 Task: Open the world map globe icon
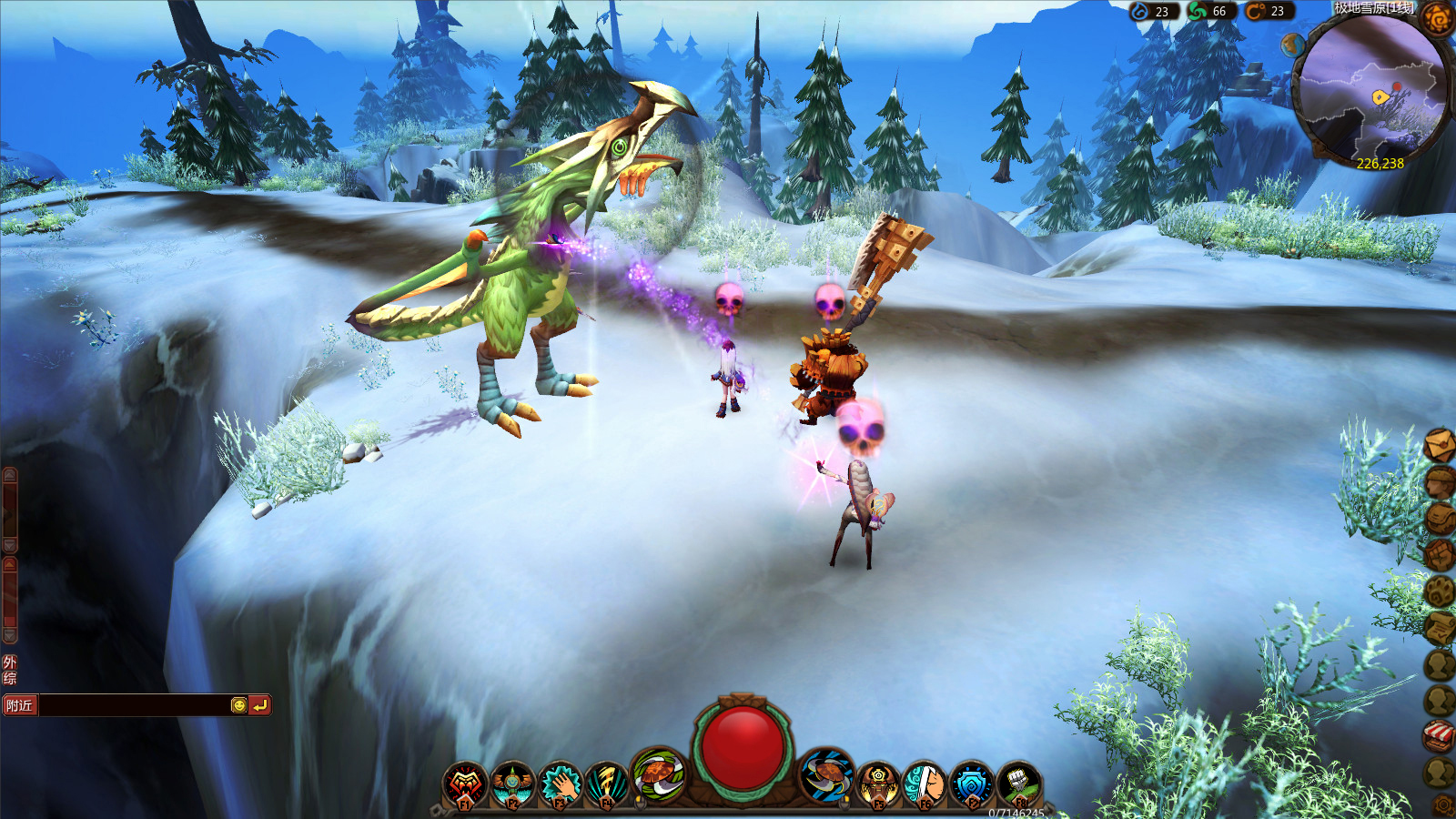click(1292, 45)
